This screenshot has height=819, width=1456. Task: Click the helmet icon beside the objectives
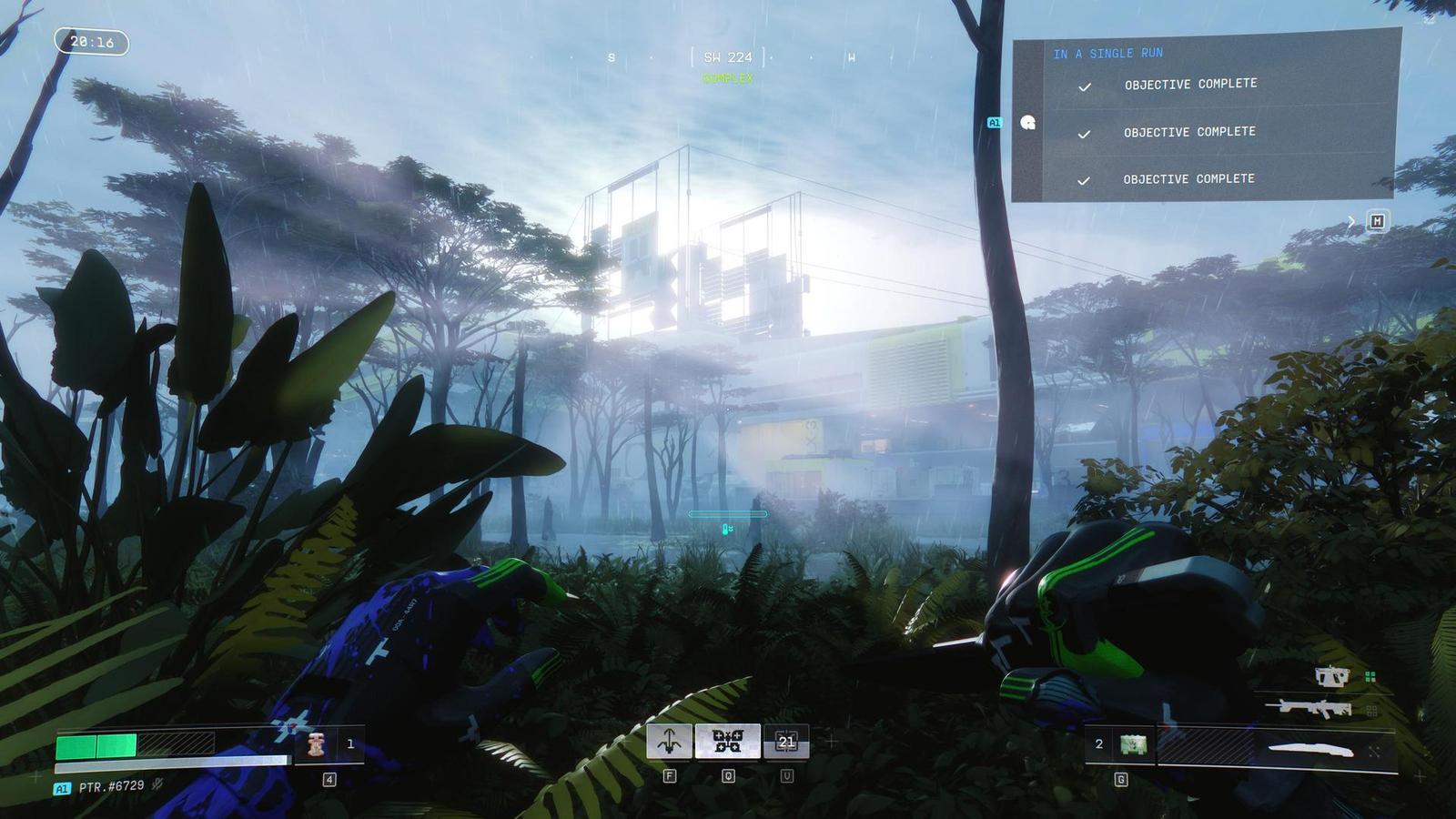tap(1028, 123)
